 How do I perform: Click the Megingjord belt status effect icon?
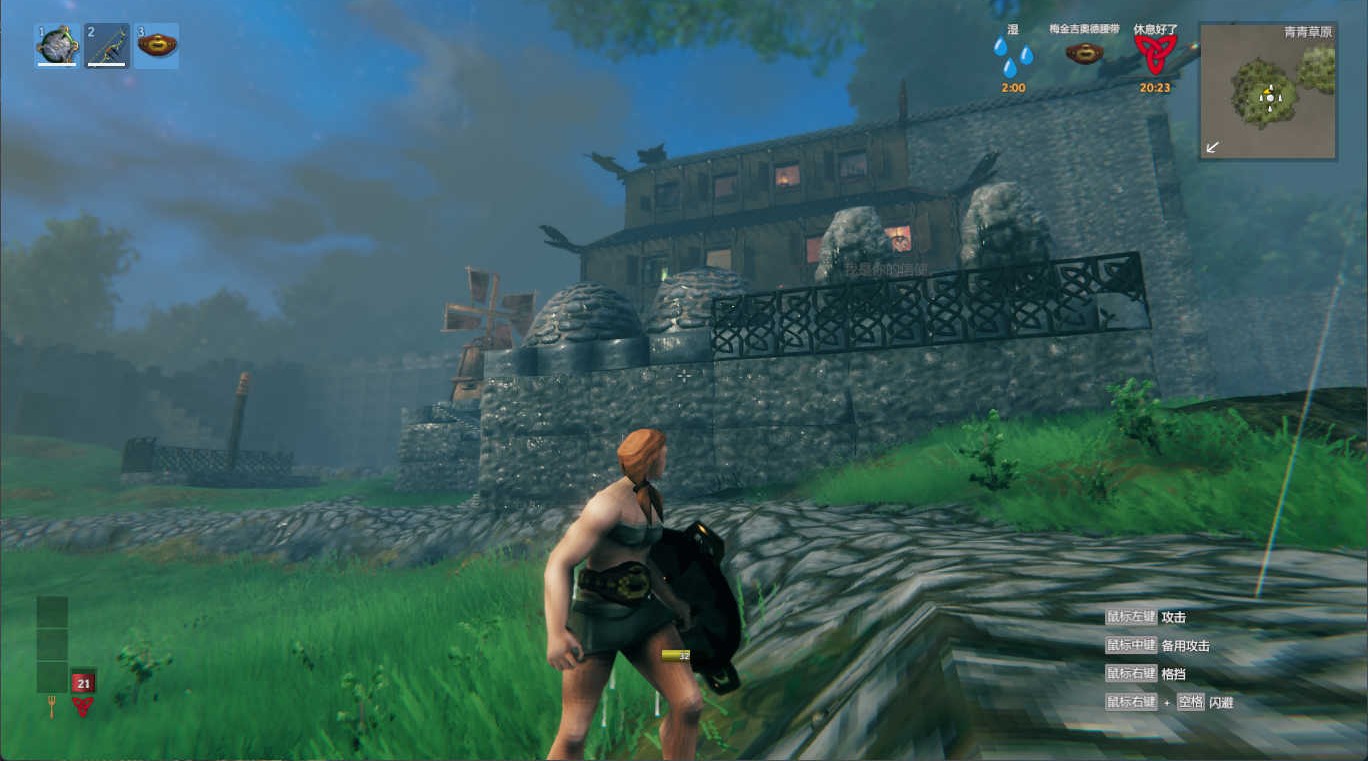pyautogui.click(x=1084, y=53)
